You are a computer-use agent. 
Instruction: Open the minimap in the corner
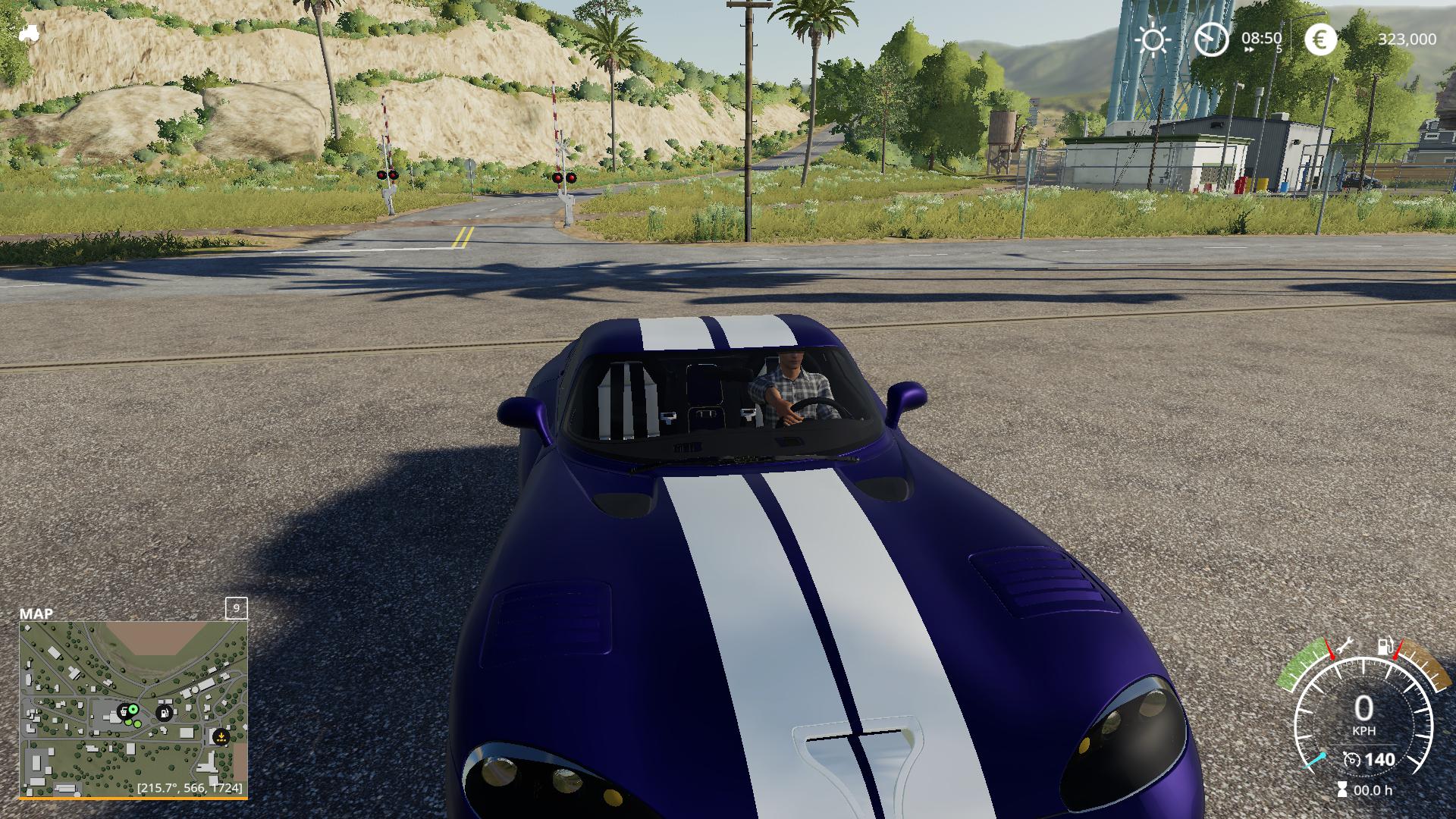pos(133,709)
